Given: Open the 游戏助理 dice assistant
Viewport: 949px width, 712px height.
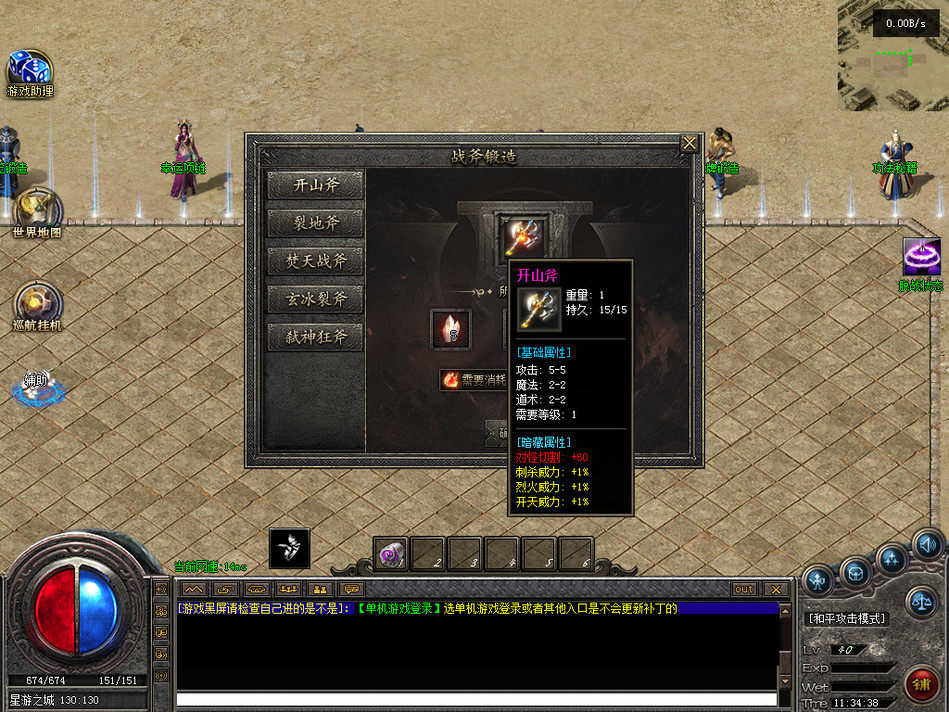Looking at the screenshot, I should tap(29, 70).
